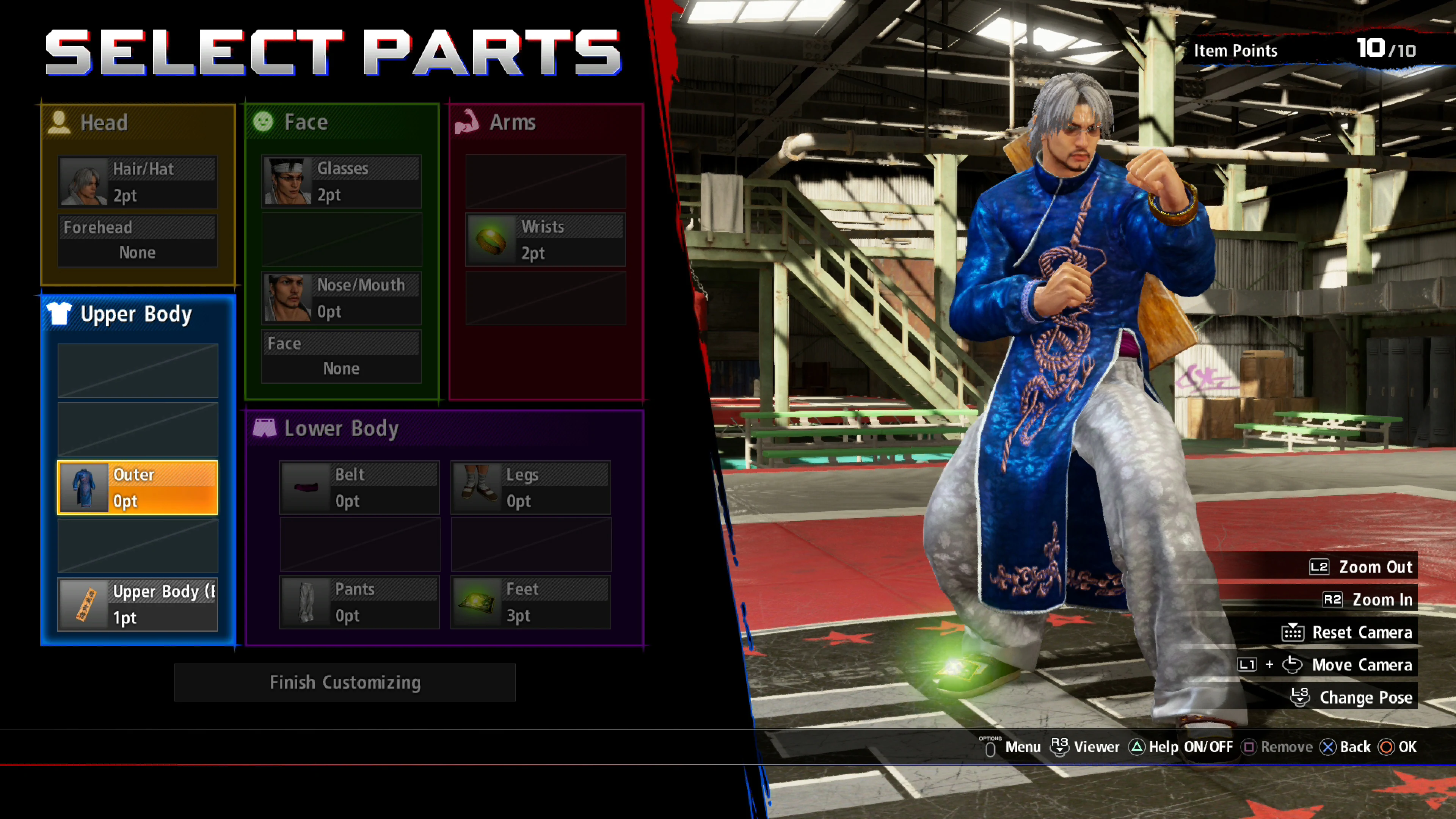Open the Forehead slot showing None
Screen dimensions: 1456x819
click(x=137, y=240)
